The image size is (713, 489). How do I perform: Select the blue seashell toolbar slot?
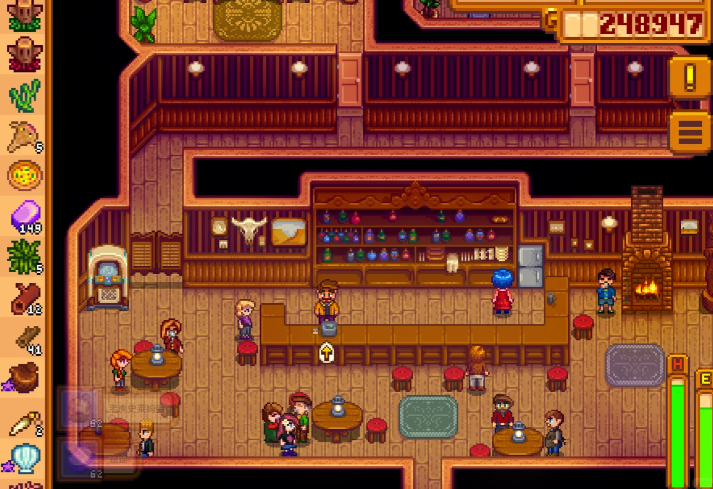coord(24,459)
